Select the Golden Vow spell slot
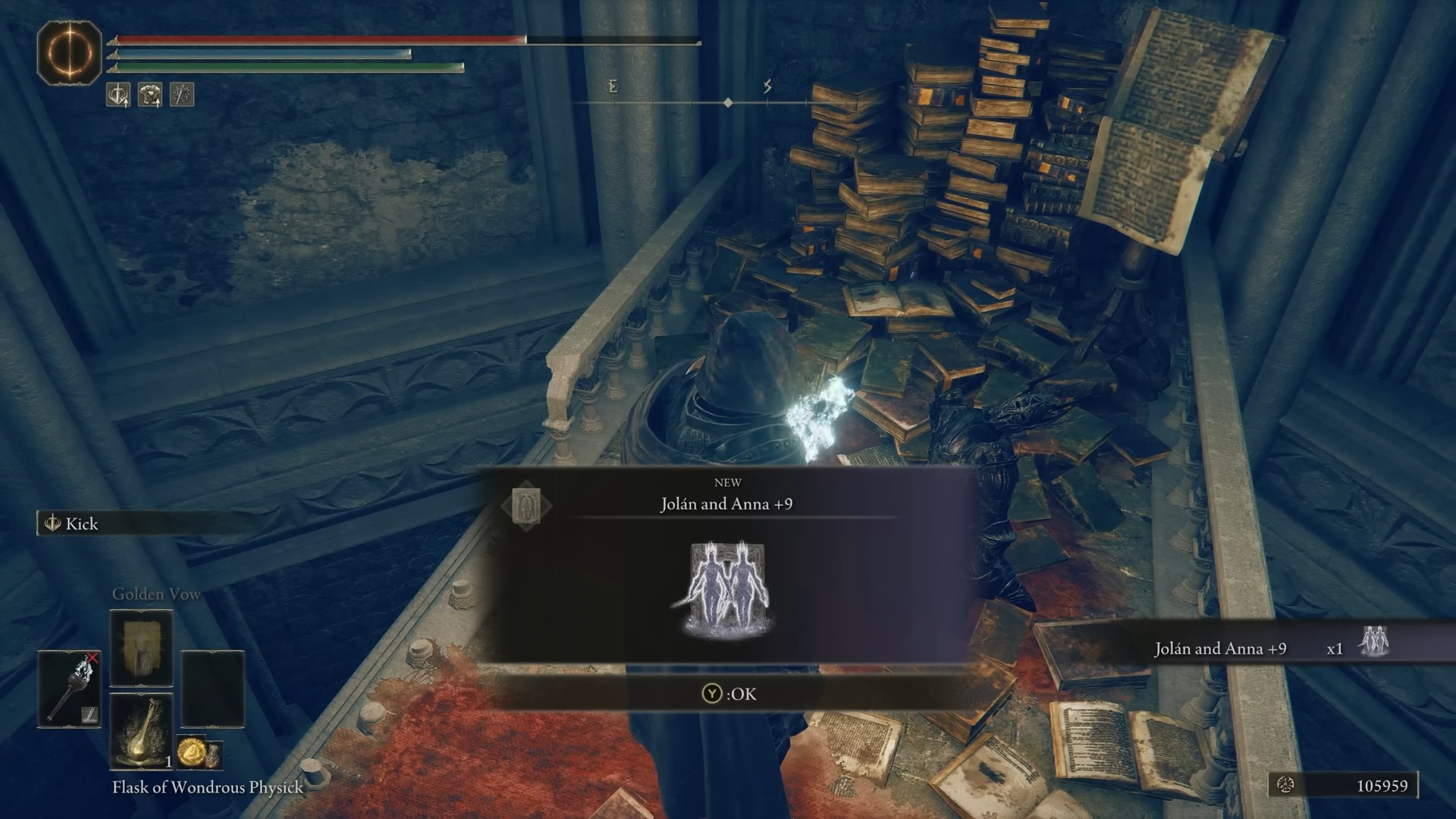The image size is (1456, 819). 142,649
